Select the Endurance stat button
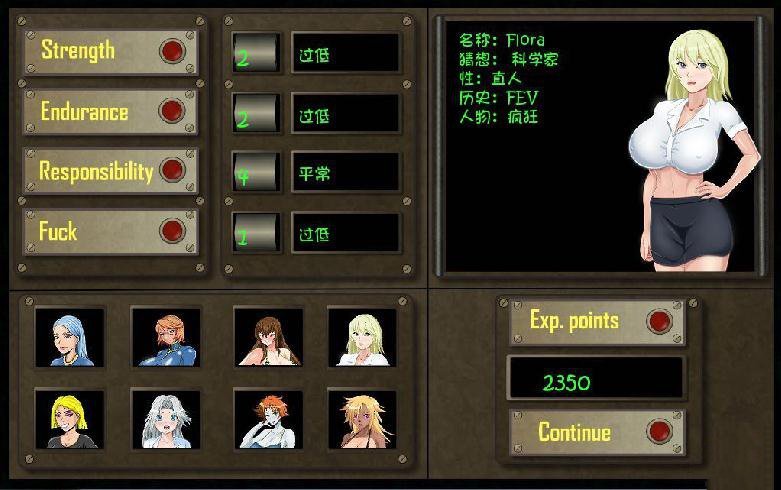Image resolution: width=781 pixels, height=490 pixels. (110, 111)
